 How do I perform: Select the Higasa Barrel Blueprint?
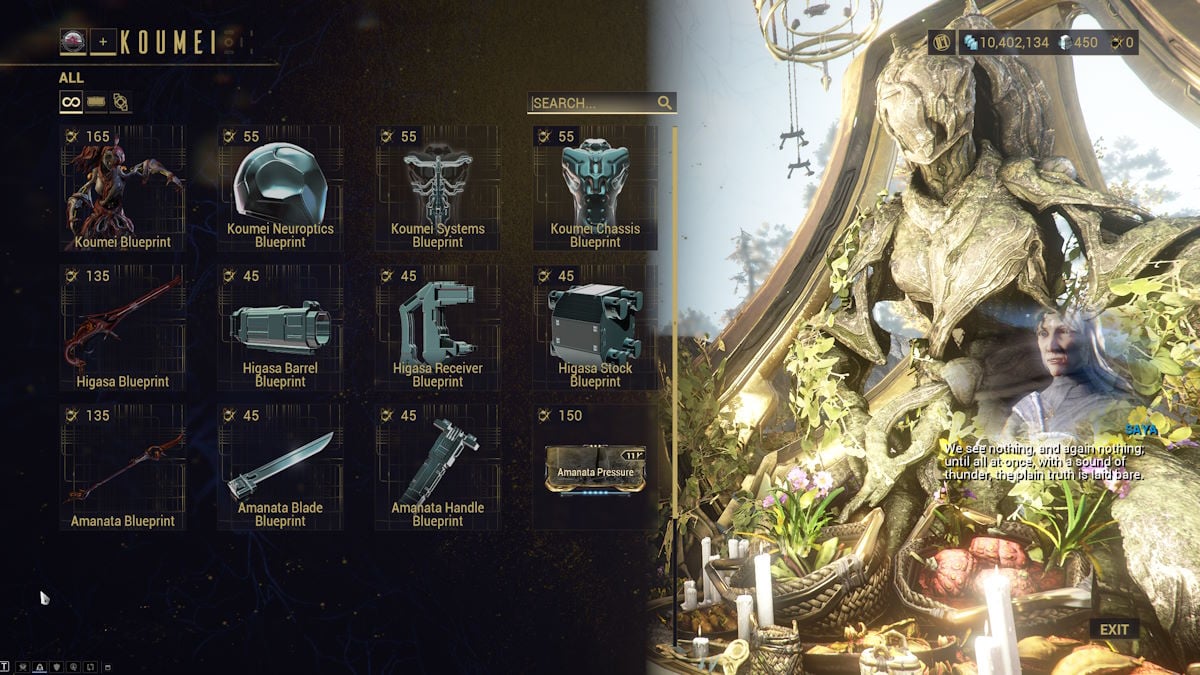click(x=280, y=327)
